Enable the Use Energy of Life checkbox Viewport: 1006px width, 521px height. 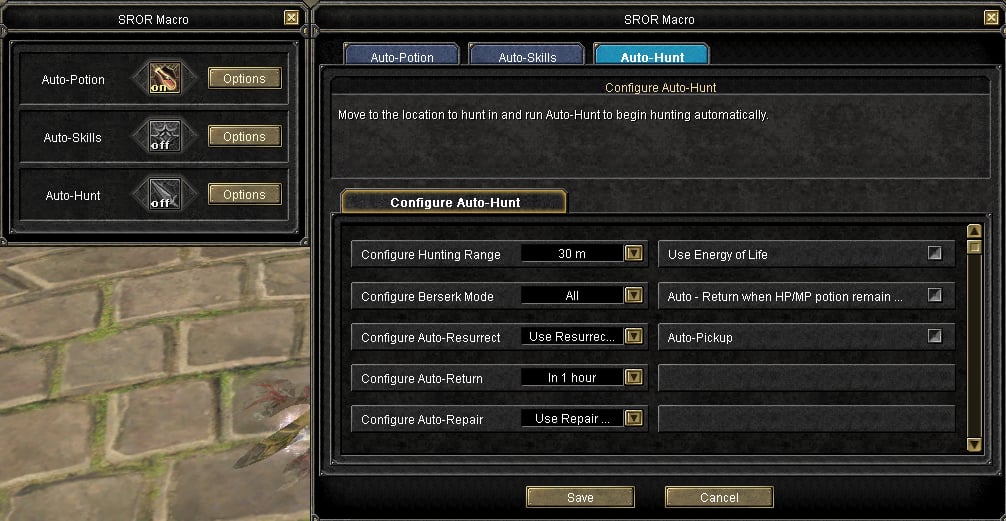click(935, 254)
